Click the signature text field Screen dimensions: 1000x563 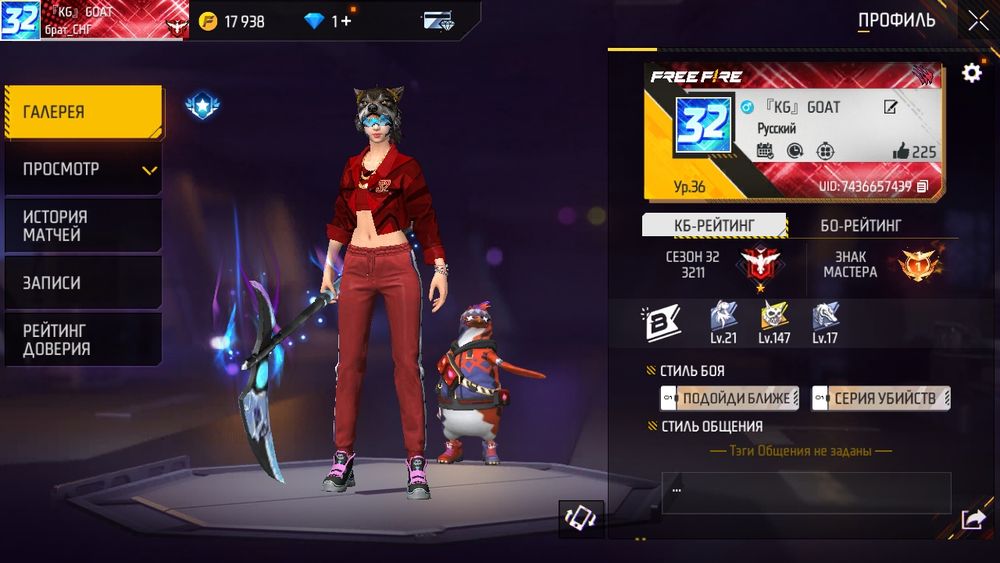pos(806,492)
